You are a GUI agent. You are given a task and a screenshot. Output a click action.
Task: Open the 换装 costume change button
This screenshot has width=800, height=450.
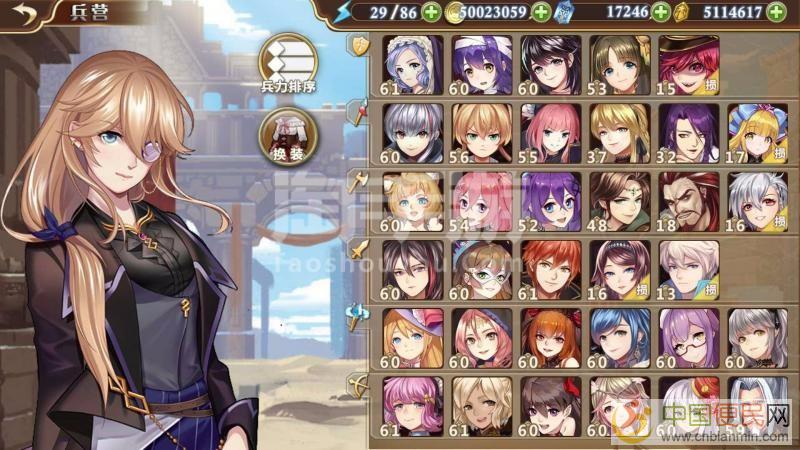pos(288,136)
